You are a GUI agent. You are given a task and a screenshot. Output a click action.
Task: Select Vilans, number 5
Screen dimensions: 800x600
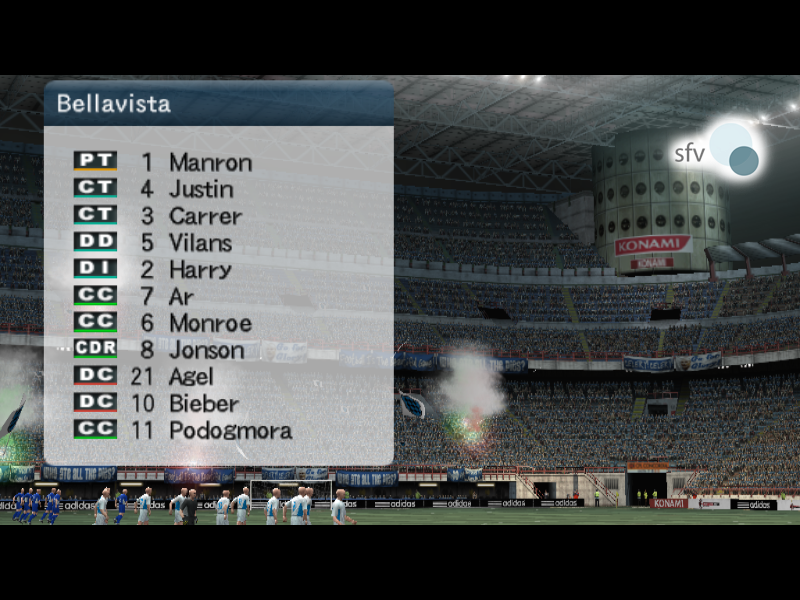(200, 243)
